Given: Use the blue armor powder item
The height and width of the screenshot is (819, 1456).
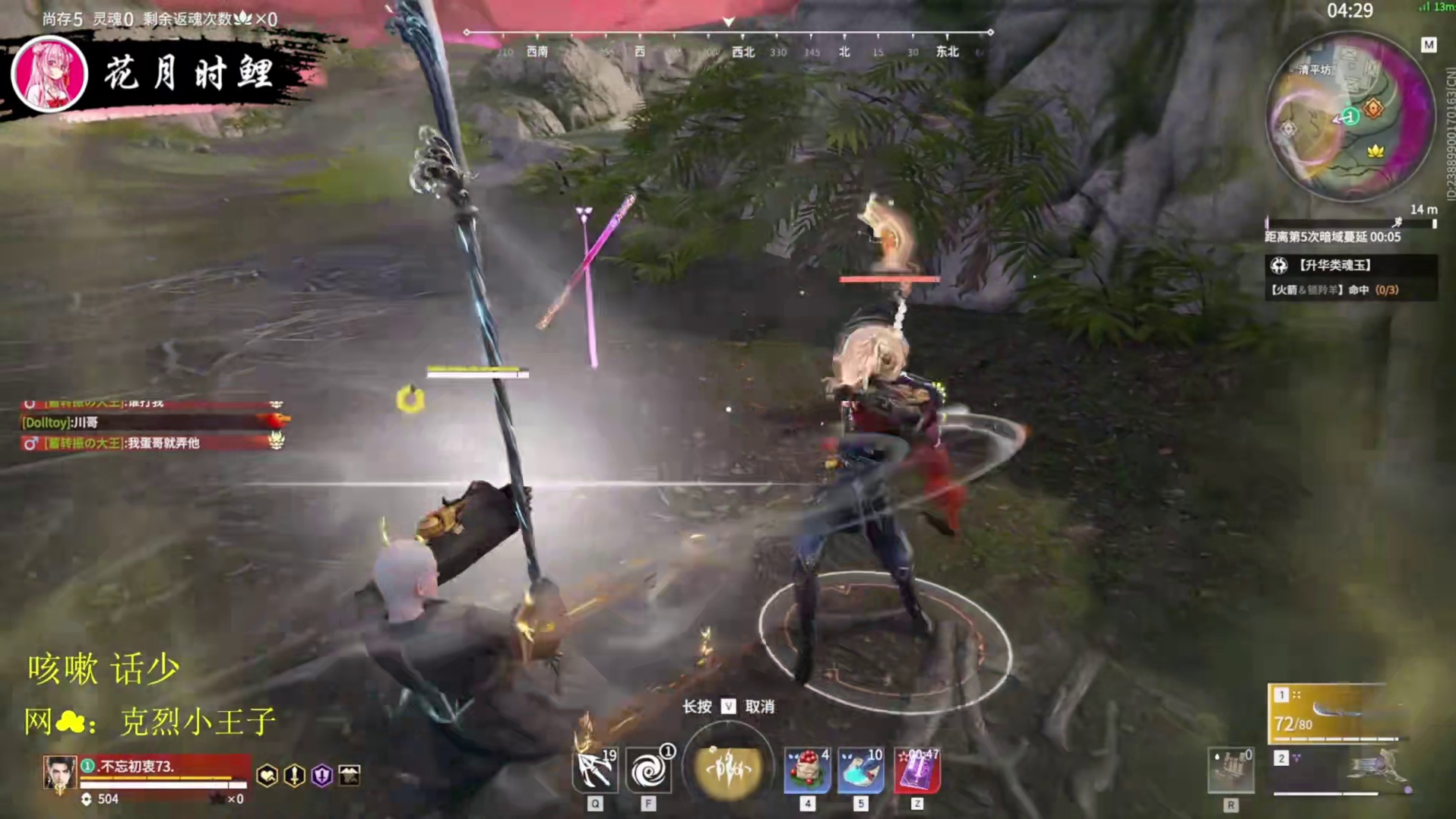Looking at the screenshot, I should click(860, 771).
